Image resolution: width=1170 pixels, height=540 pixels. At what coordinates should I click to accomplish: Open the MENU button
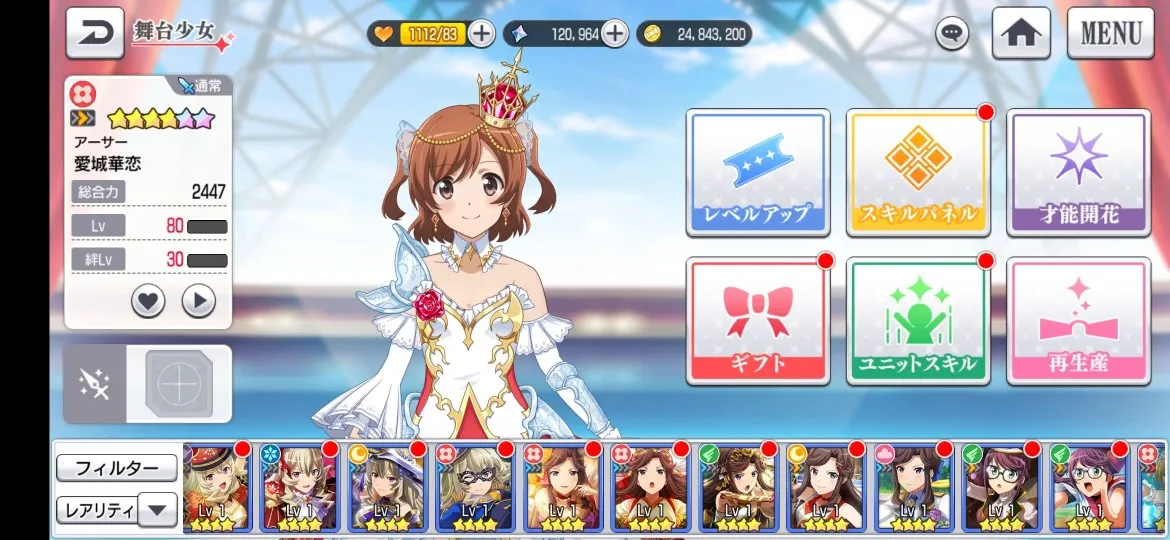pos(1110,33)
